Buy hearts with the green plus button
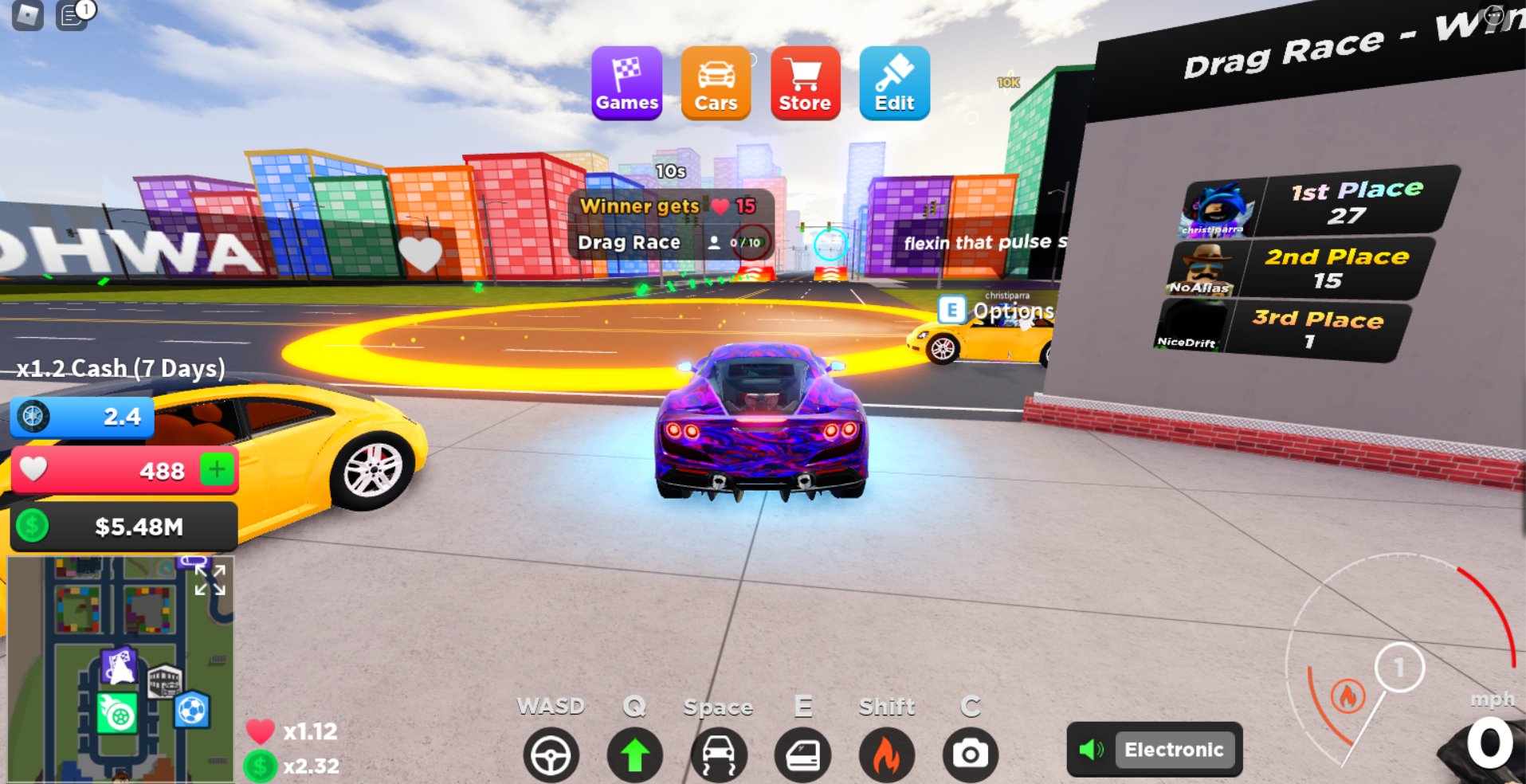 pos(217,469)
